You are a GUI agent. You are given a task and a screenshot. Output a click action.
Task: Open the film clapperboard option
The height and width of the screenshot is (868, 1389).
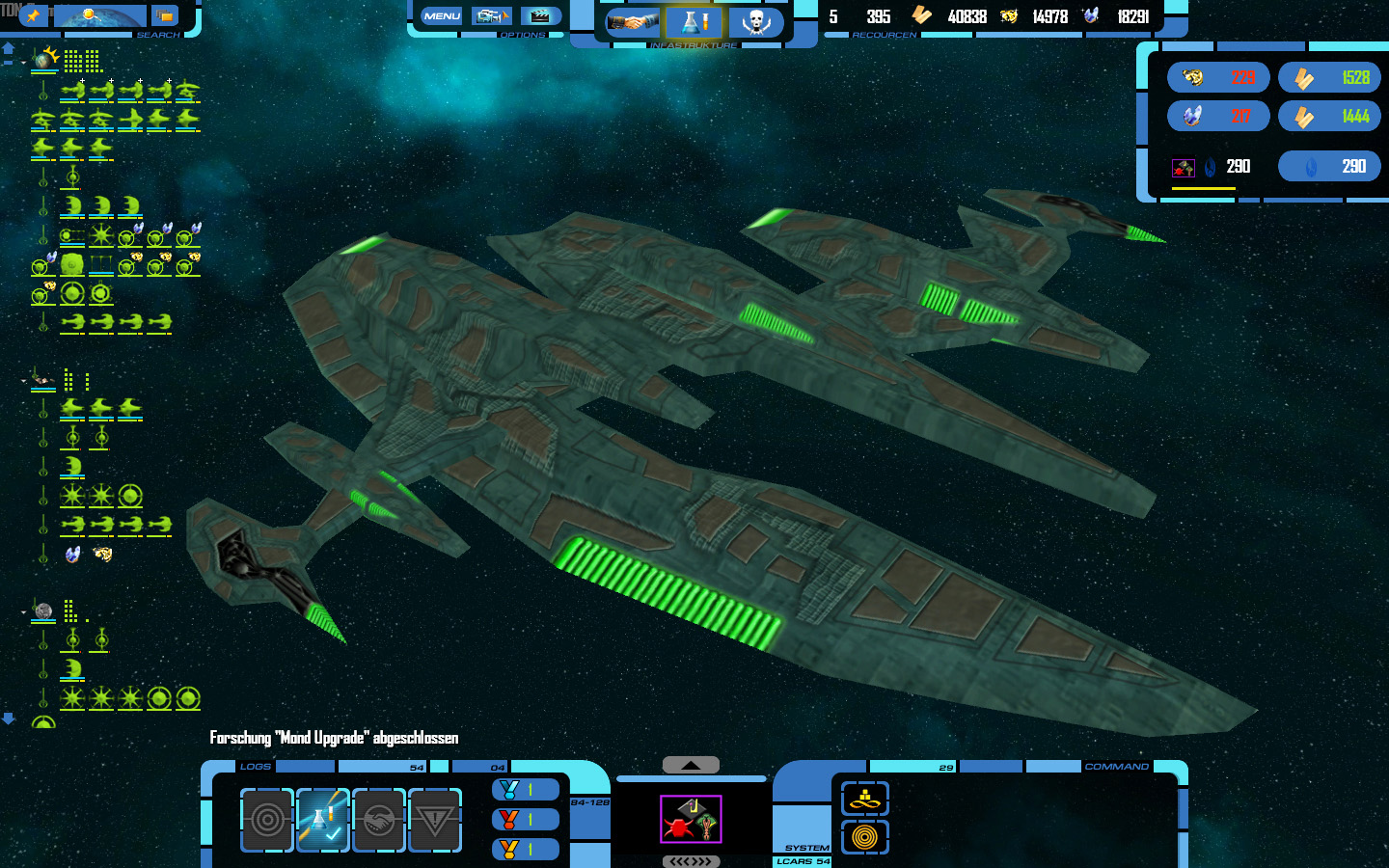(540, 16)
